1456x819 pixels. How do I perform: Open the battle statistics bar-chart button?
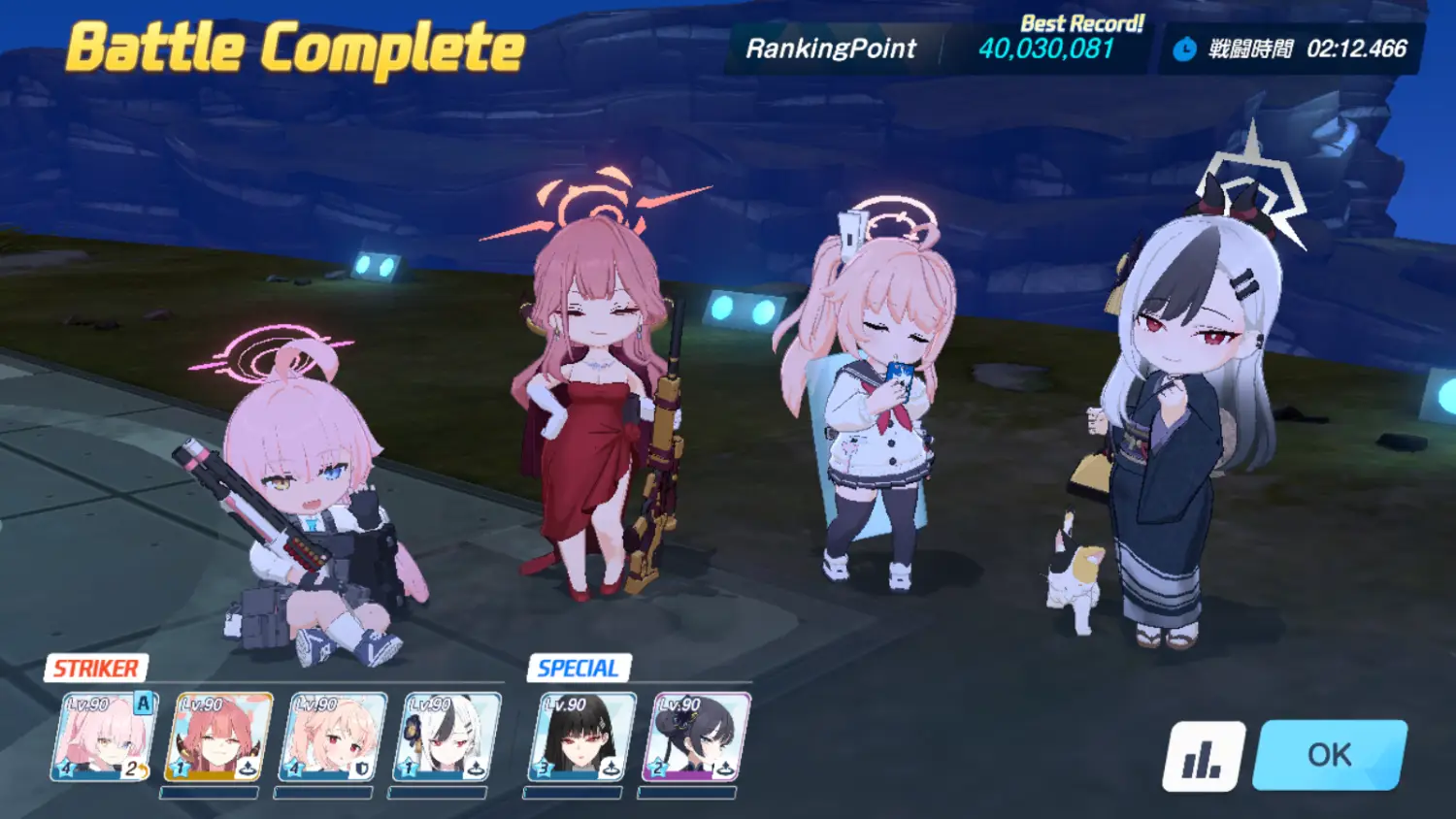click(x=1204, y=756)
